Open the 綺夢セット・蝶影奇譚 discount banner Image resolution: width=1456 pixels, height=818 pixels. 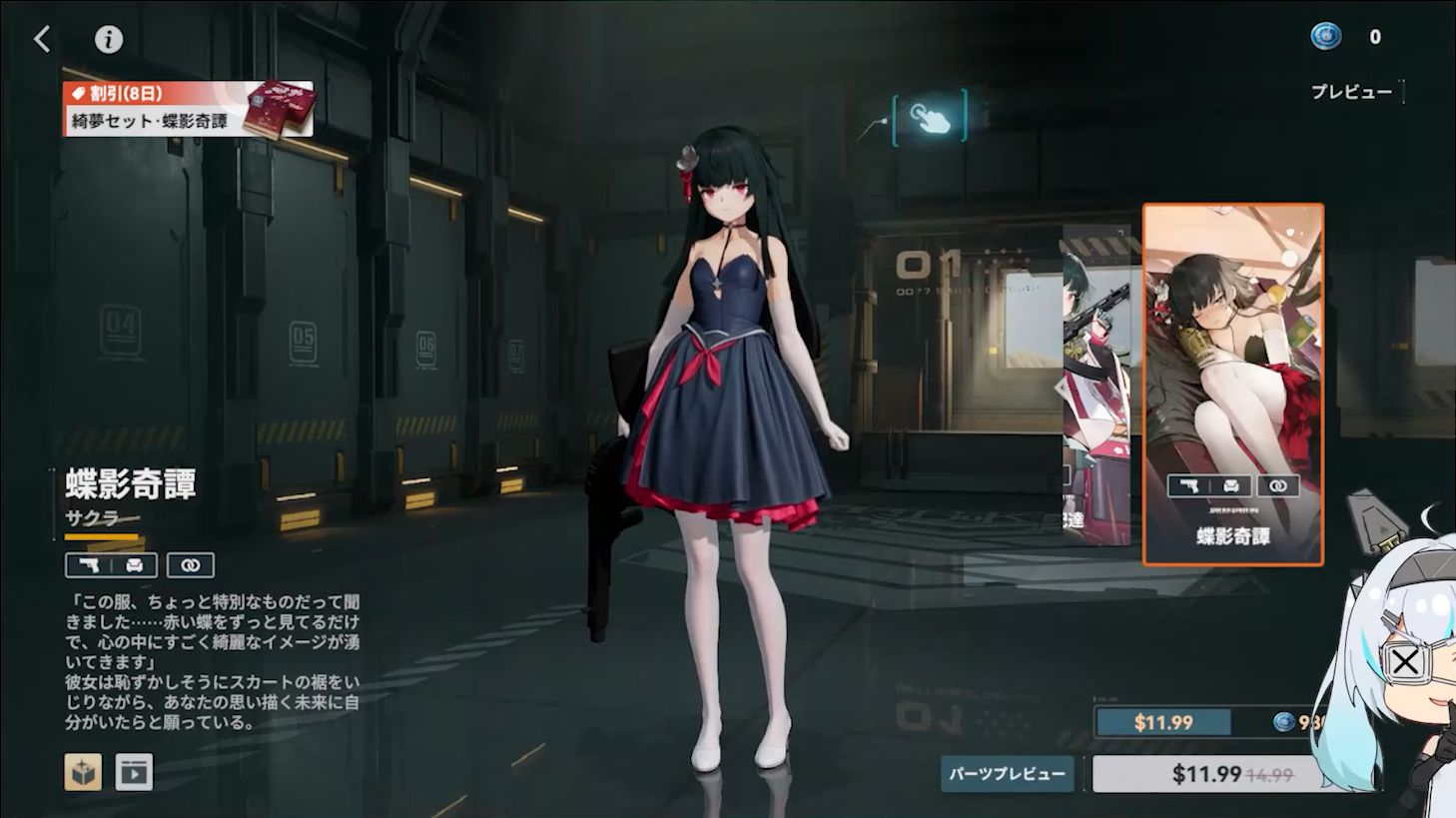coord(188,109)
